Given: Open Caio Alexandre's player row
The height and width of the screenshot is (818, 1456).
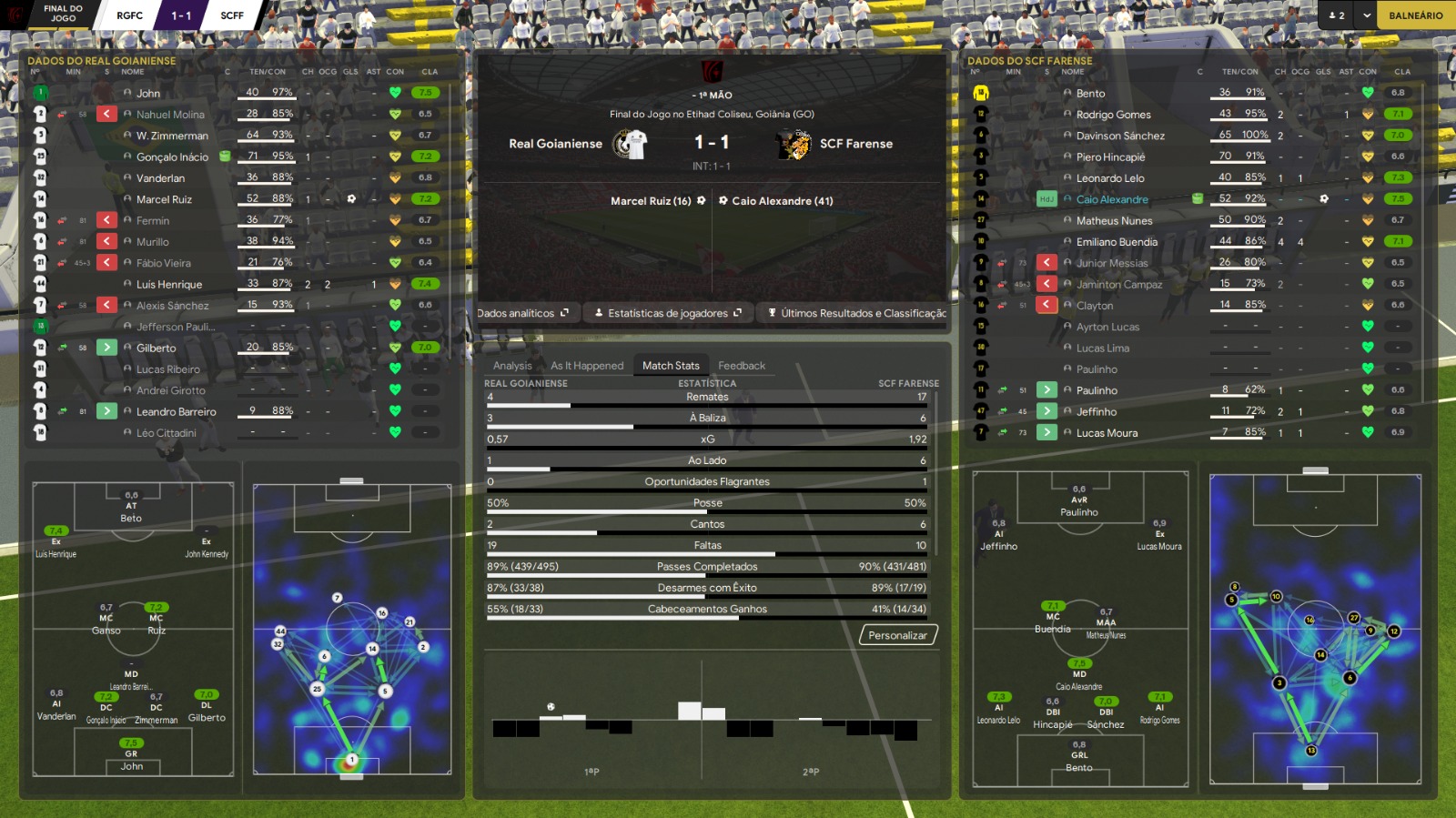Looking at the screenshot, I should [x=1112, y=199].
